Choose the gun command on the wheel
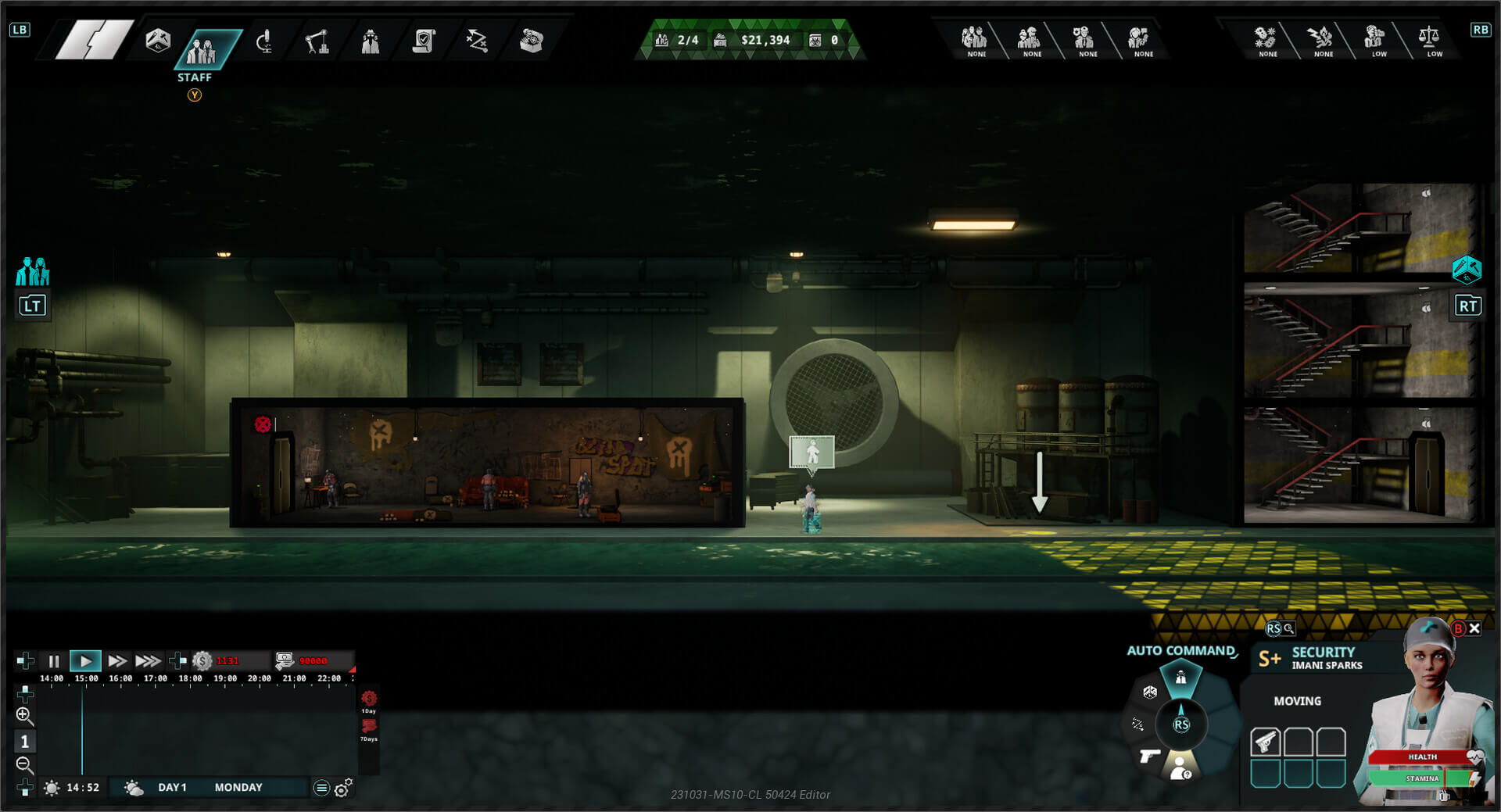1501x812 pixels. click(x=1149, y=756)
